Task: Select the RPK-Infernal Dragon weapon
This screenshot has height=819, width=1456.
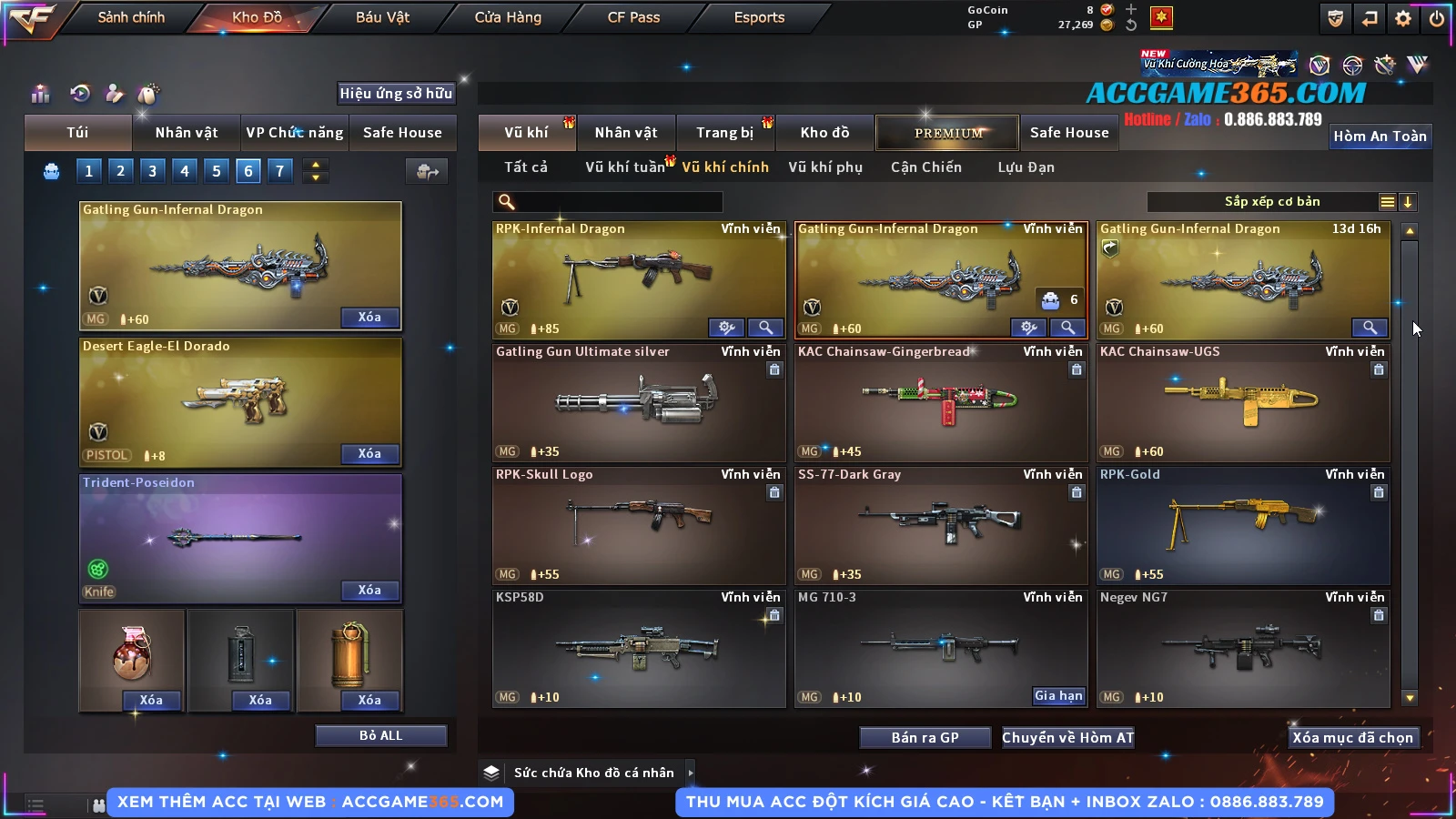Action: (x=637, y=273)
